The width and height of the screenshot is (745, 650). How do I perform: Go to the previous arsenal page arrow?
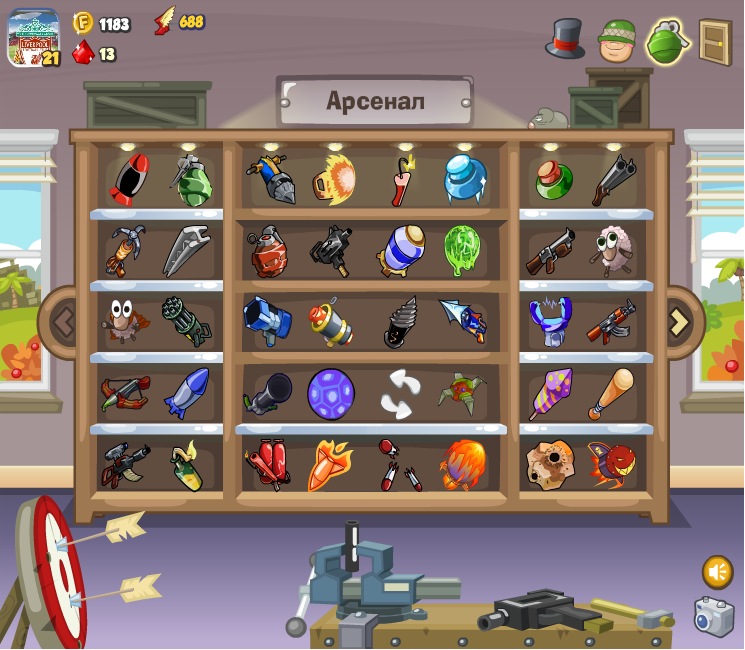click(63, 322)
